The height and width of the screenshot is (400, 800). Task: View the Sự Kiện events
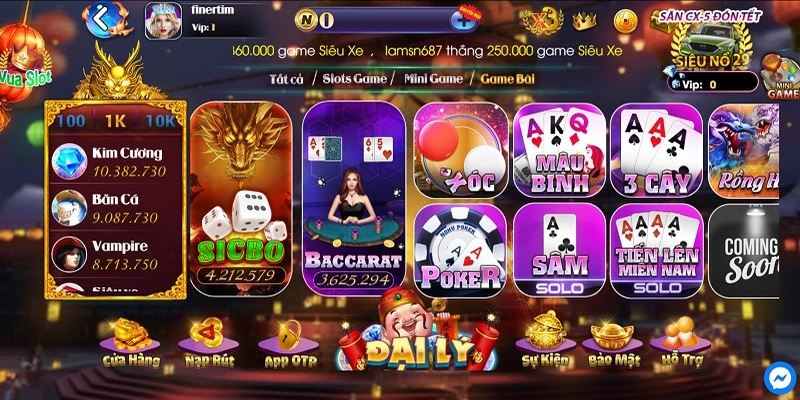pyautogui.click(x=543, y=341)
